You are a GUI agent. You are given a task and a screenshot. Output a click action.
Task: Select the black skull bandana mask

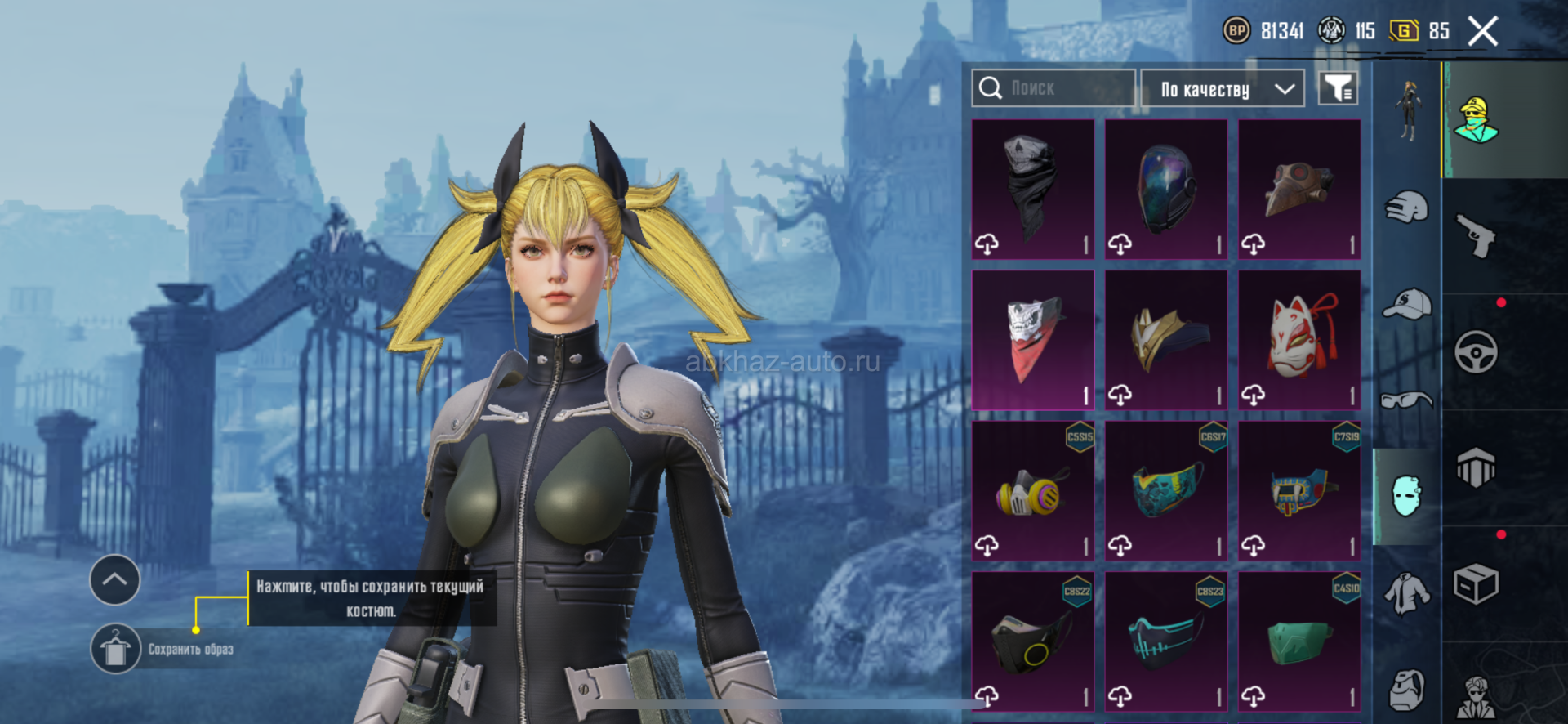tap(1033, 190)
